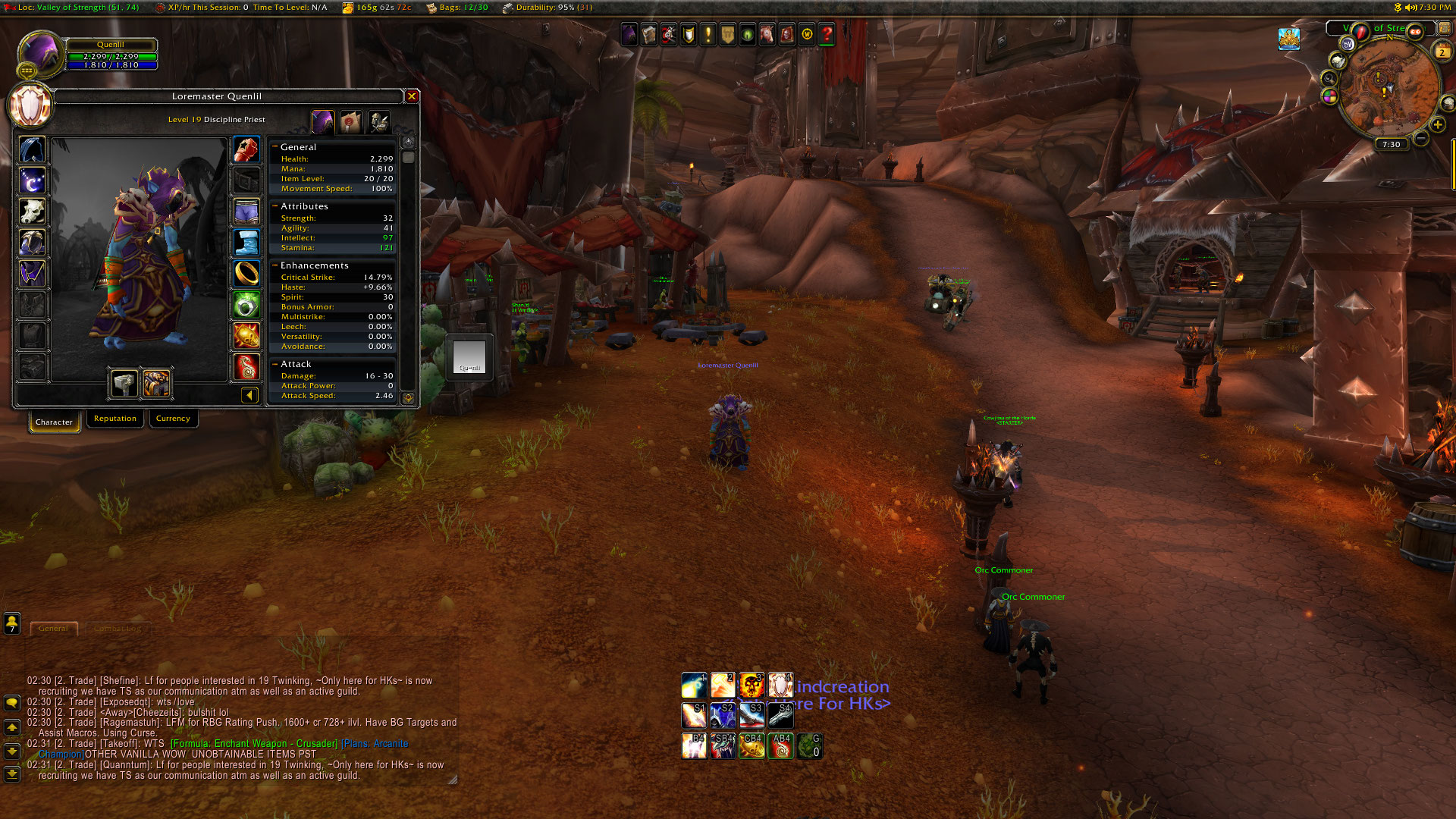This screenshot has width=1456, height=819.
Task: Zoom out the minimap with minus button
Action: pyautogui.click(x=1421, y=138)
